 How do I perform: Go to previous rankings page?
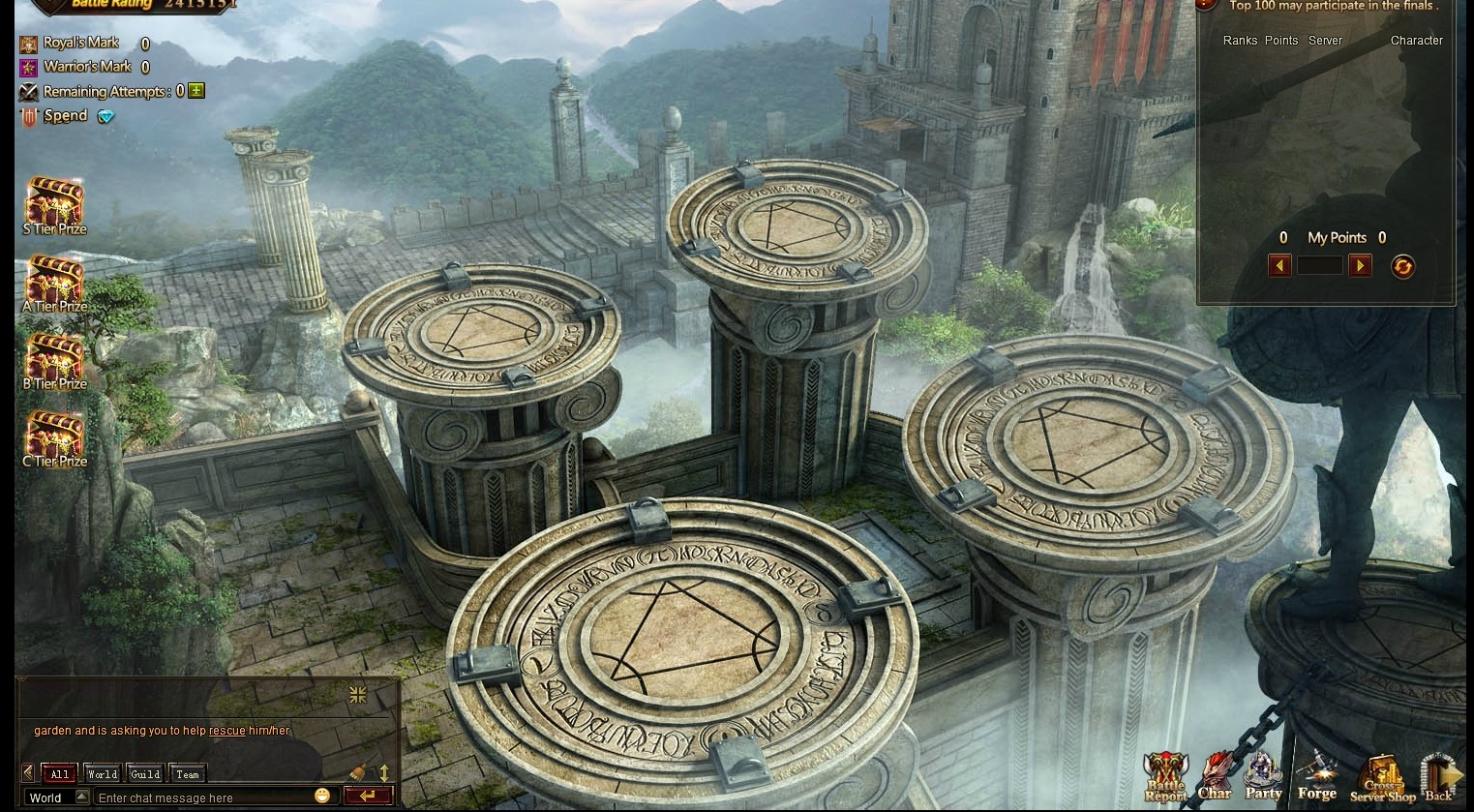1279,265
